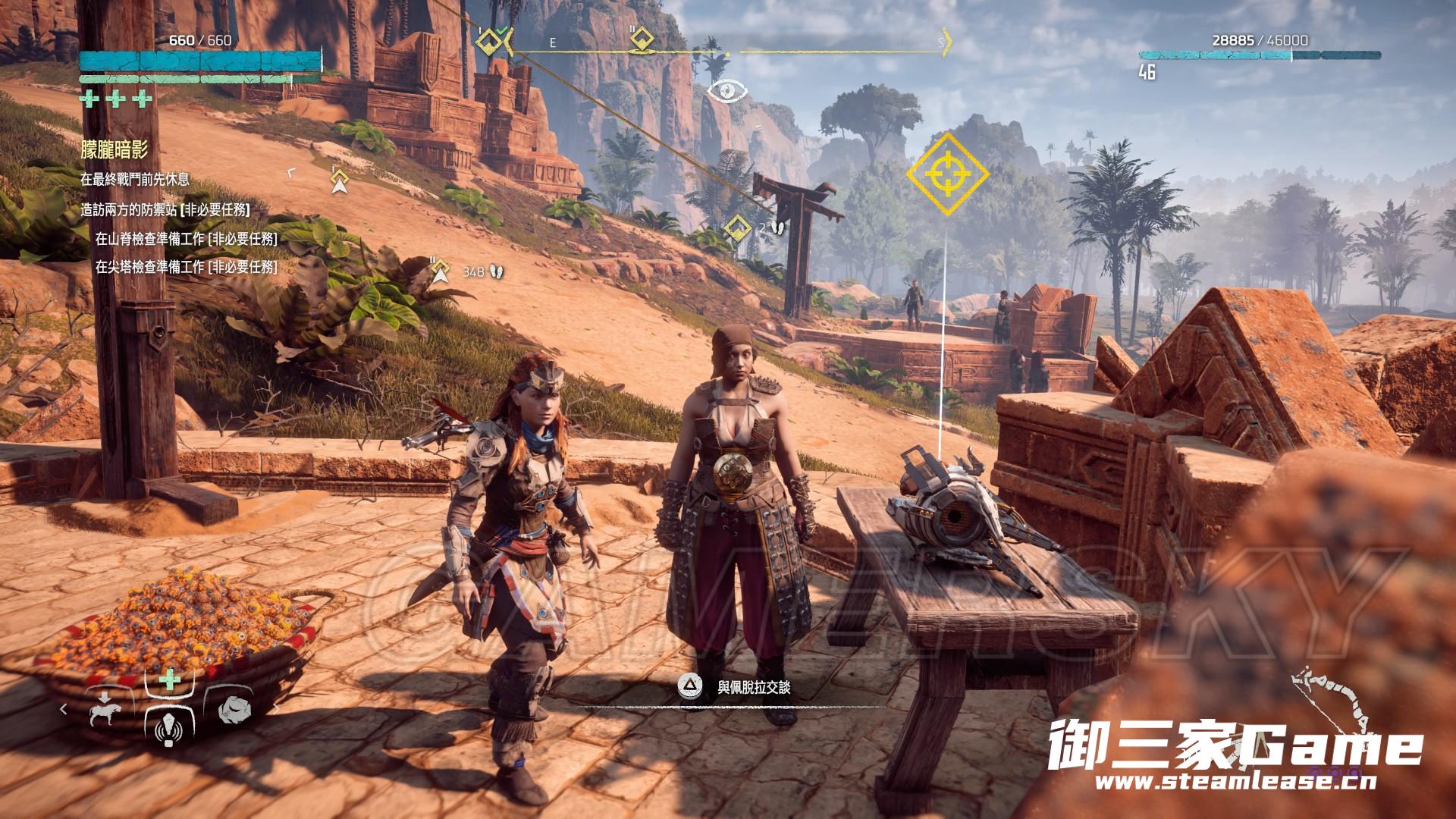
Task: Use the green cross healing slot
Action: click(x=170, y=679)
